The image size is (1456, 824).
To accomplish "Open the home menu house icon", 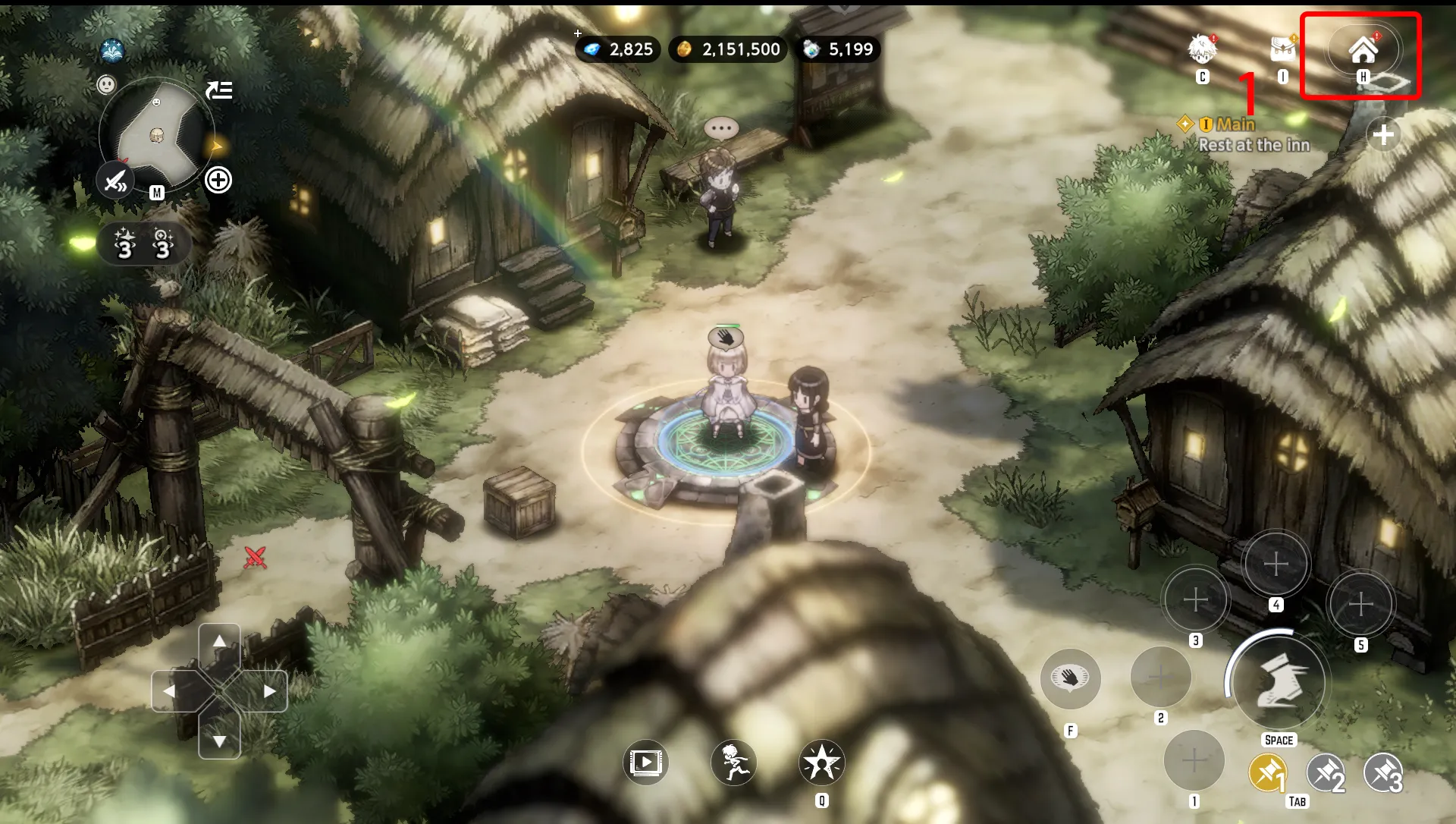I will click(1363, 50).
